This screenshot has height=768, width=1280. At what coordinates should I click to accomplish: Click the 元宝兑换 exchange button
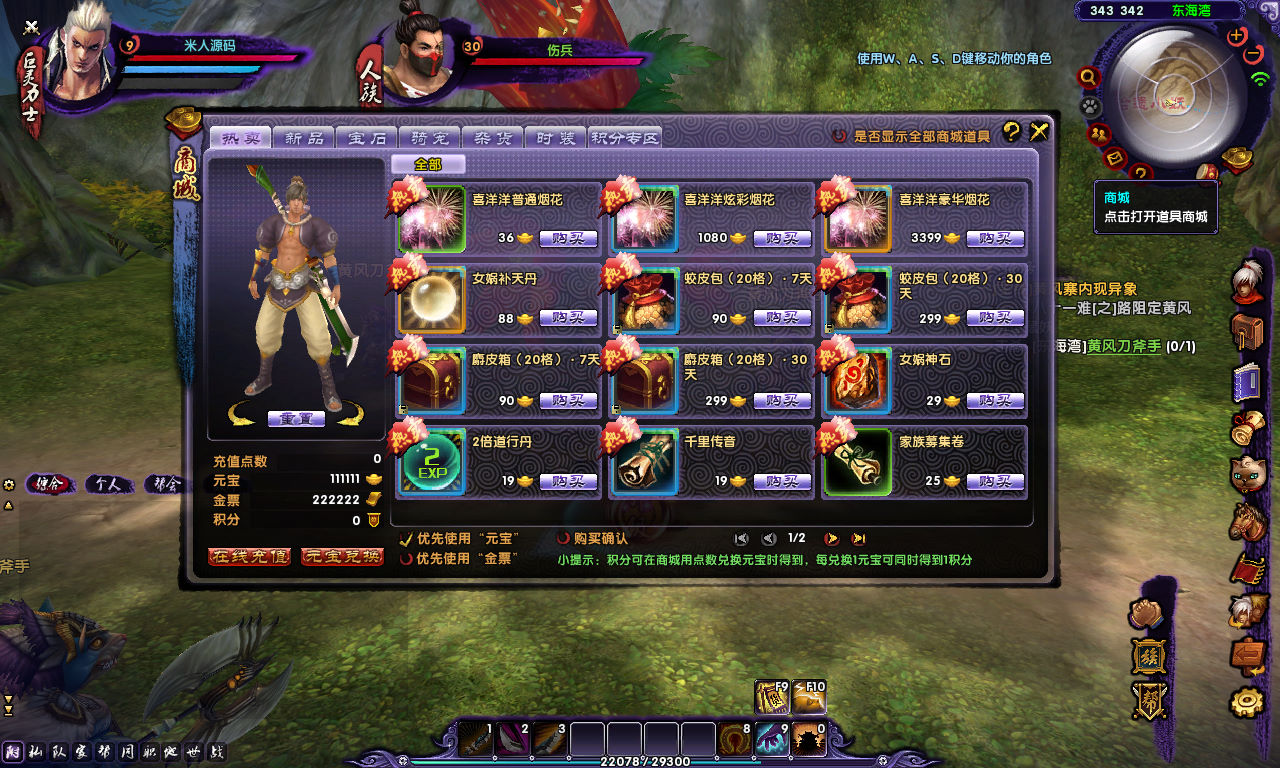[342, 556]
